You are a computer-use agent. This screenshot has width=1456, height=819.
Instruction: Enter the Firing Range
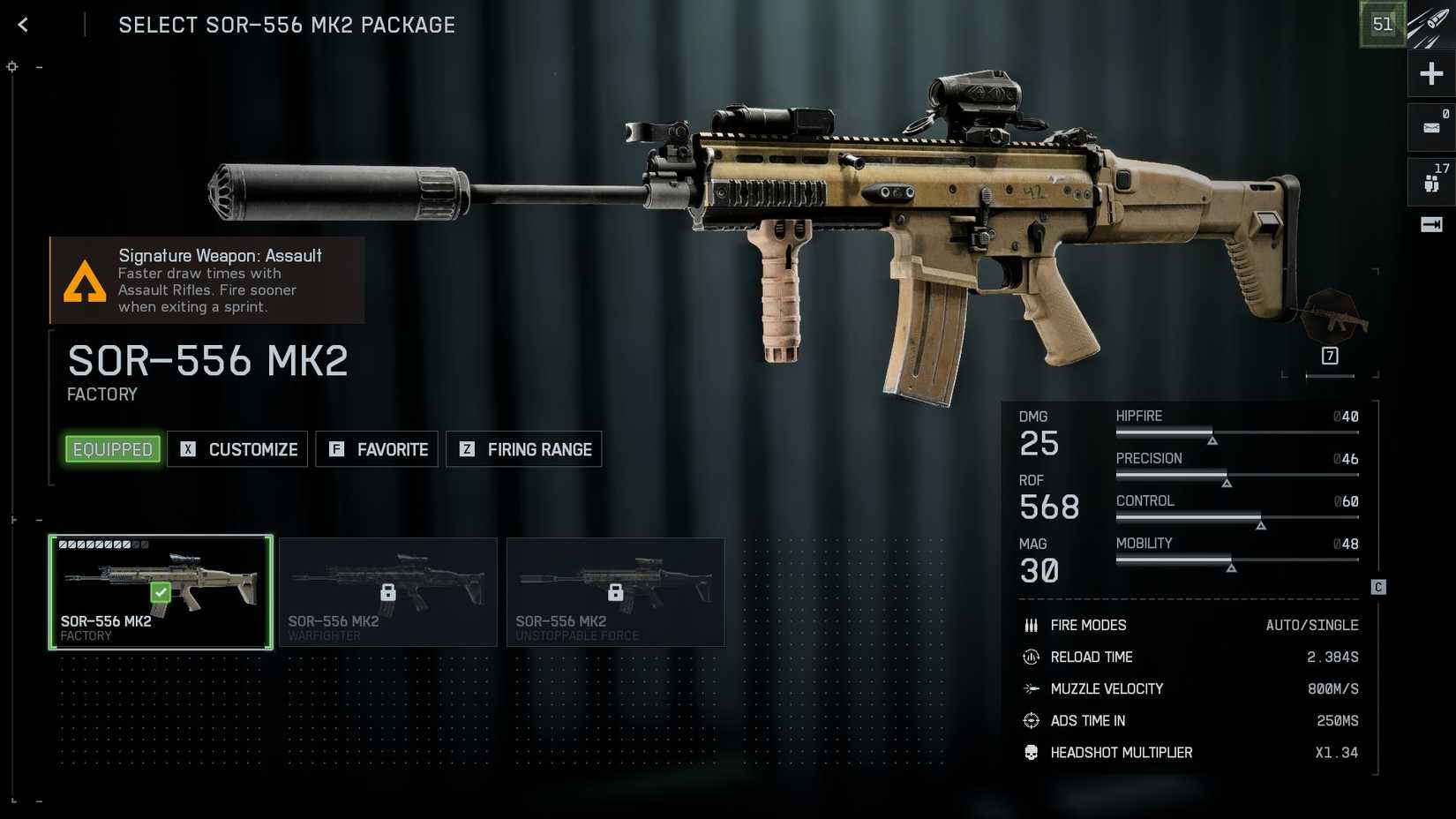click(524, 449)
